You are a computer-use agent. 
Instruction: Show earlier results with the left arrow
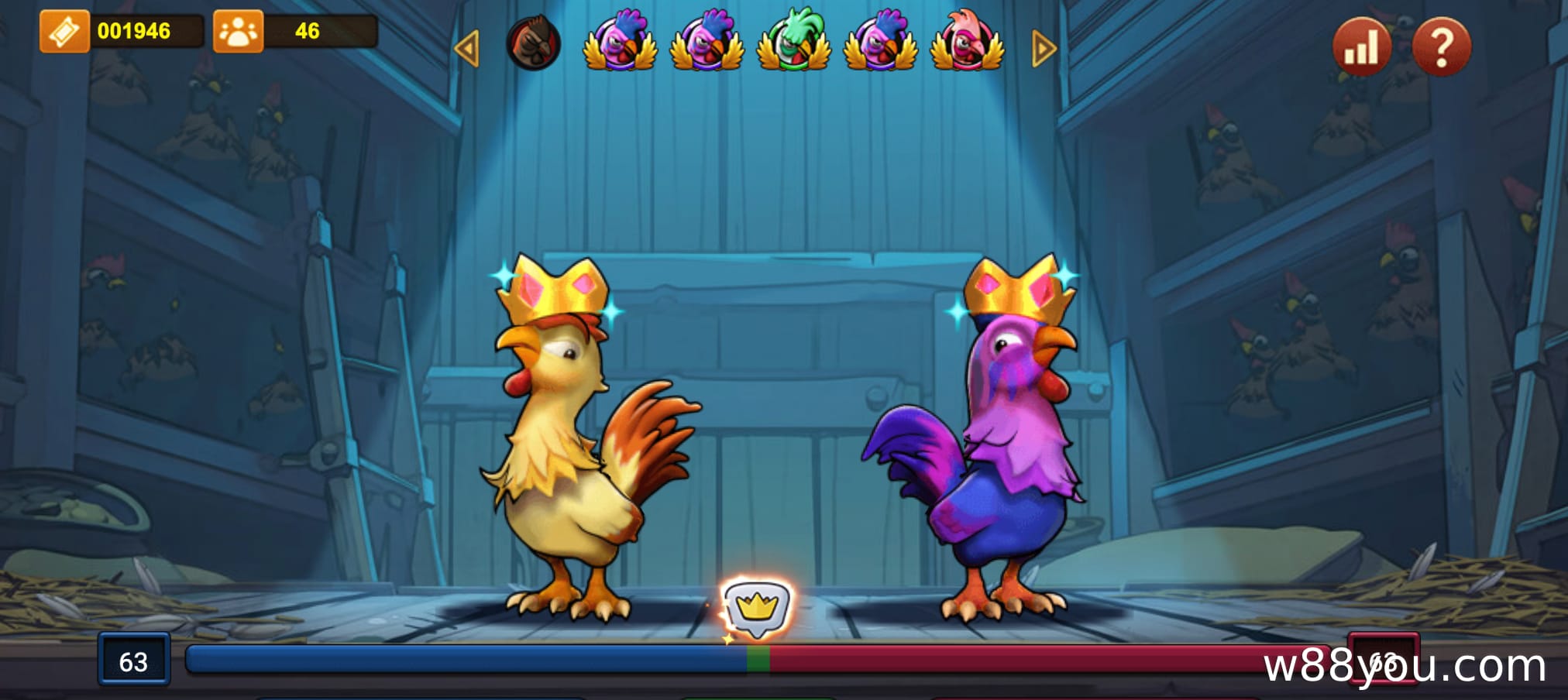click(466, 49)
